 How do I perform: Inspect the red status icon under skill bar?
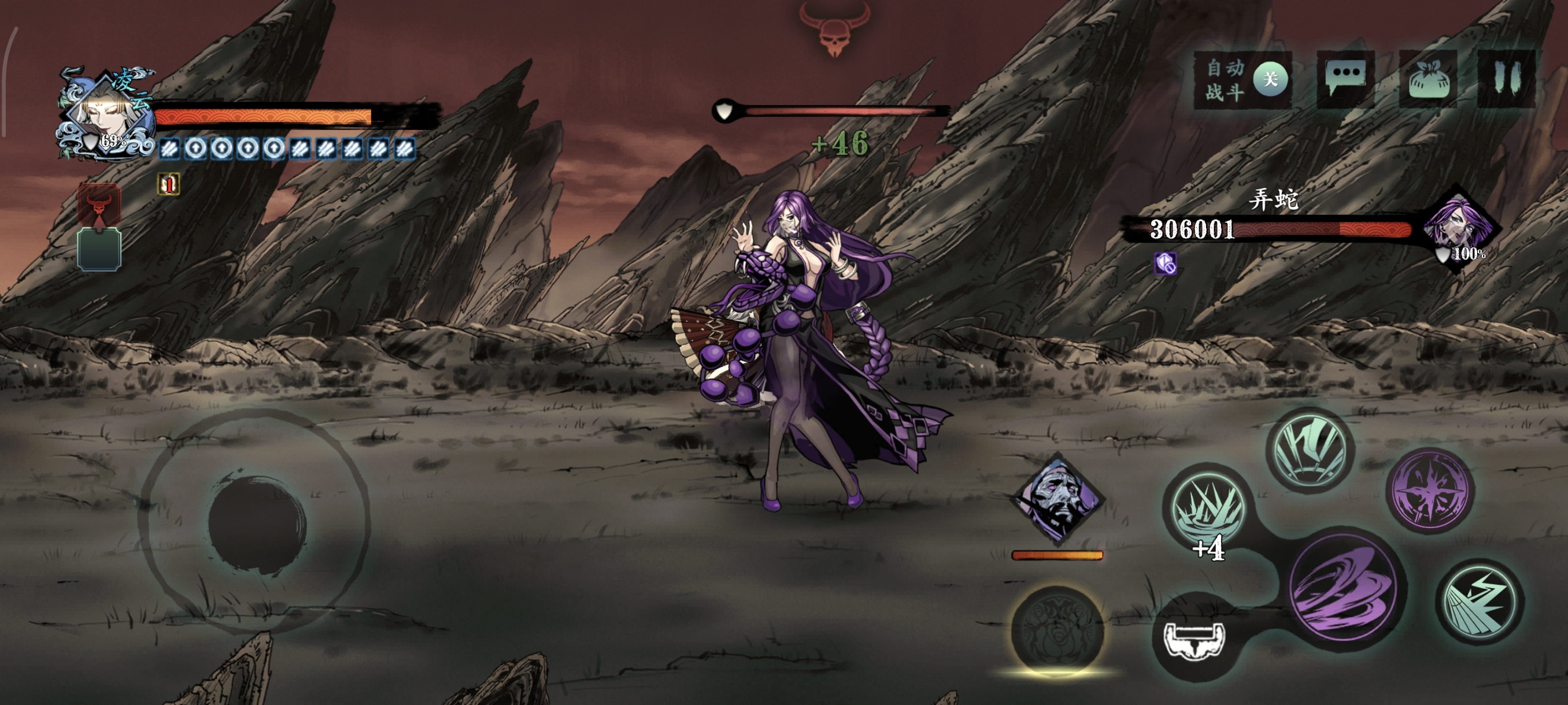(x=169, y=184)
